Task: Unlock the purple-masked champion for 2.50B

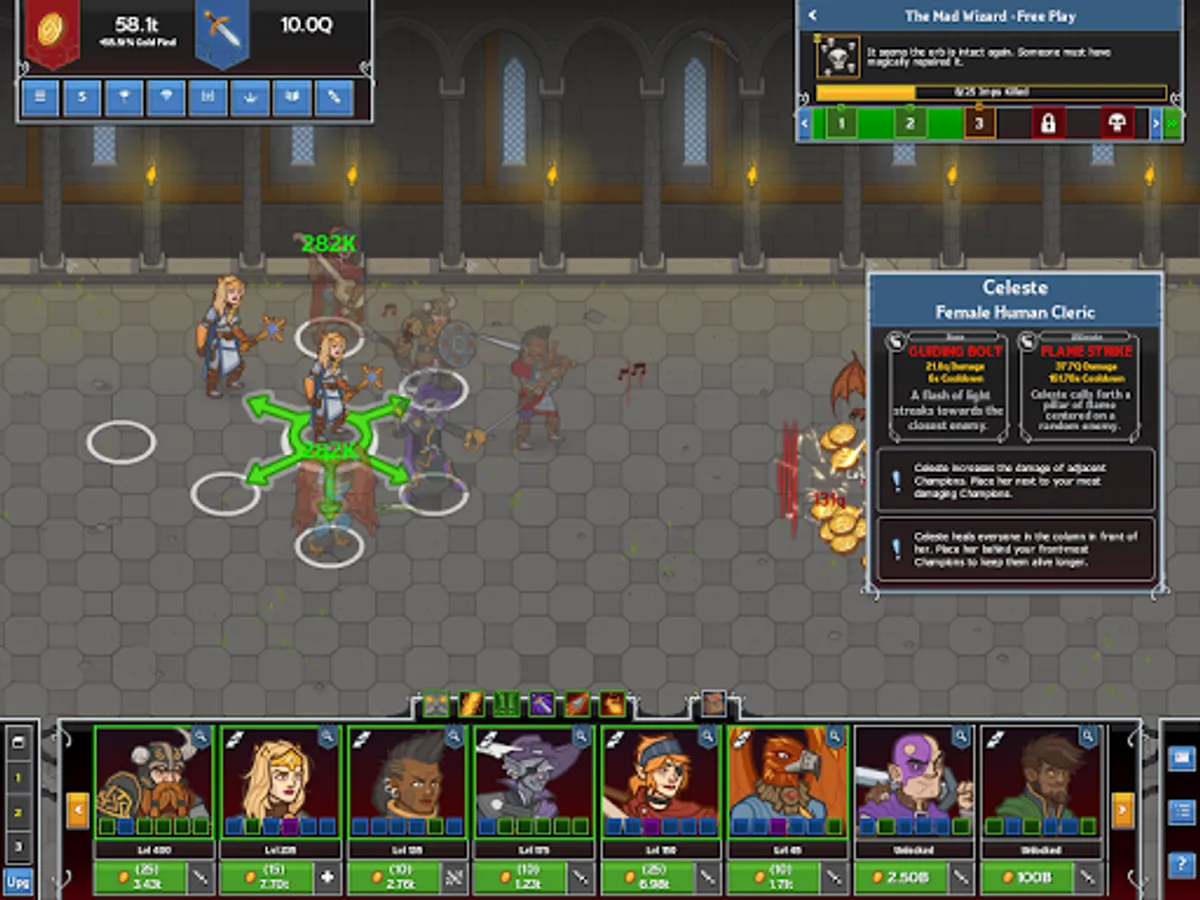Action: coord(900,878)
